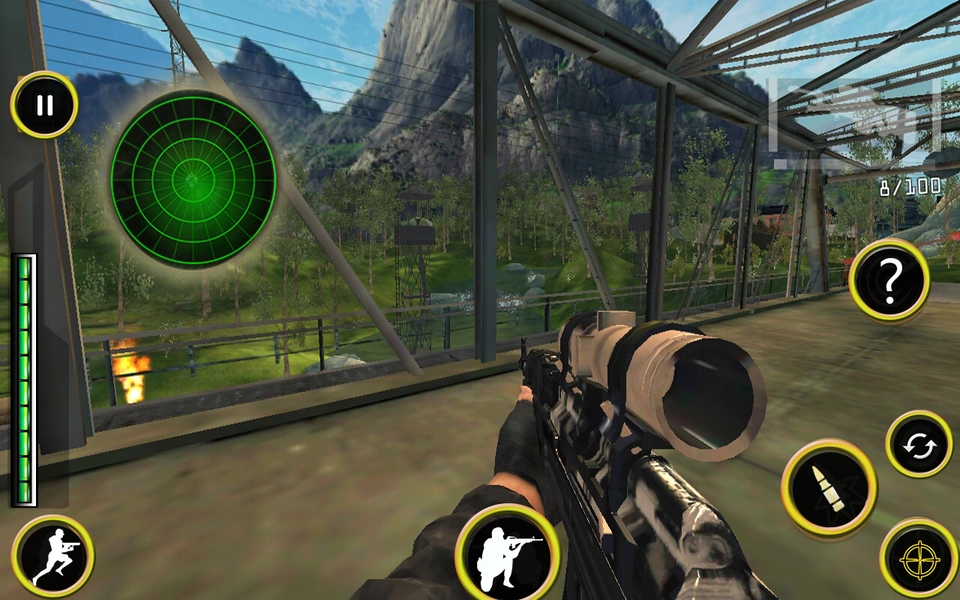Fire using the bullet button

[x=829, y=487]
